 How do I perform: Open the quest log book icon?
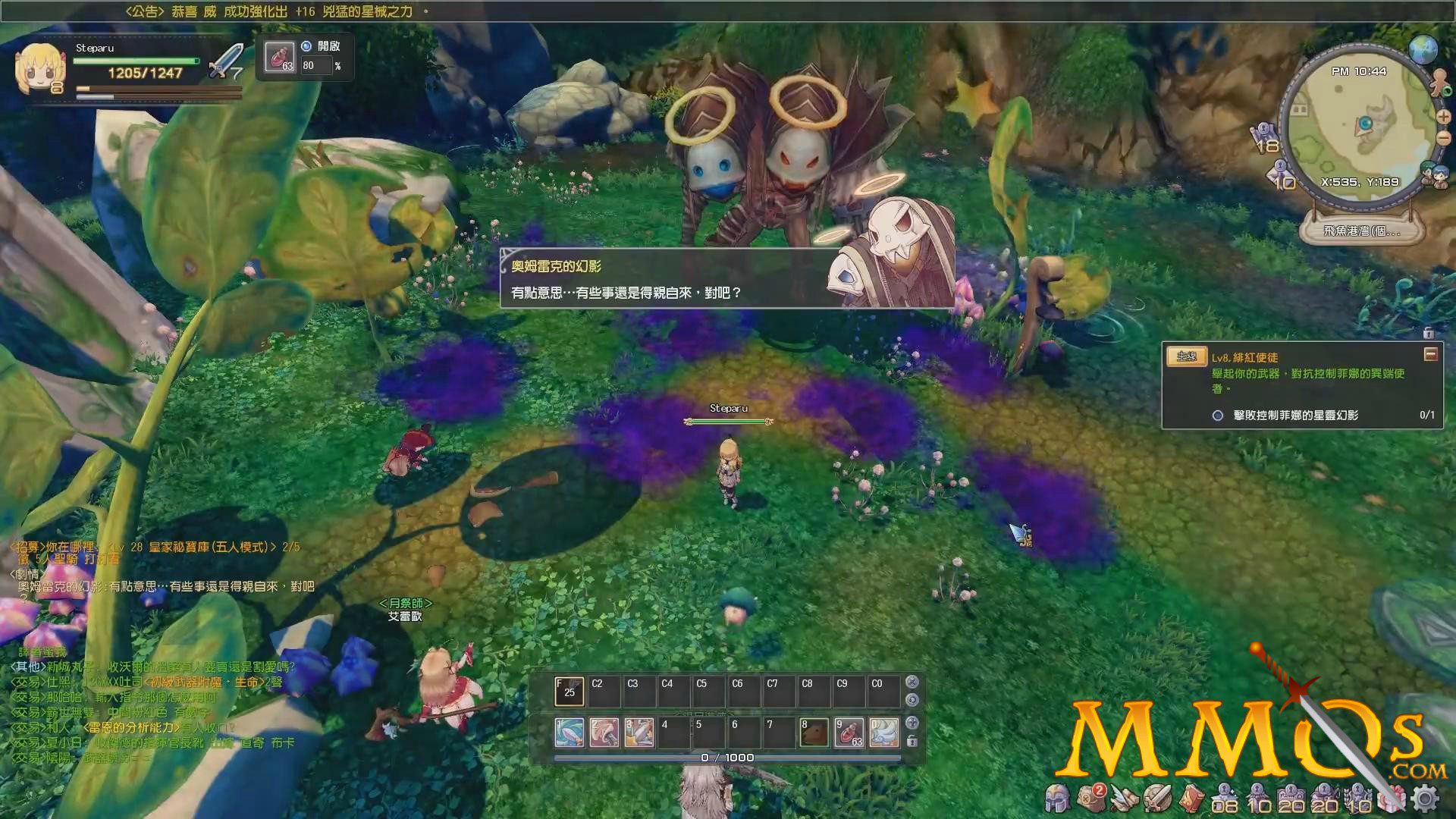tap(1191, 798)
